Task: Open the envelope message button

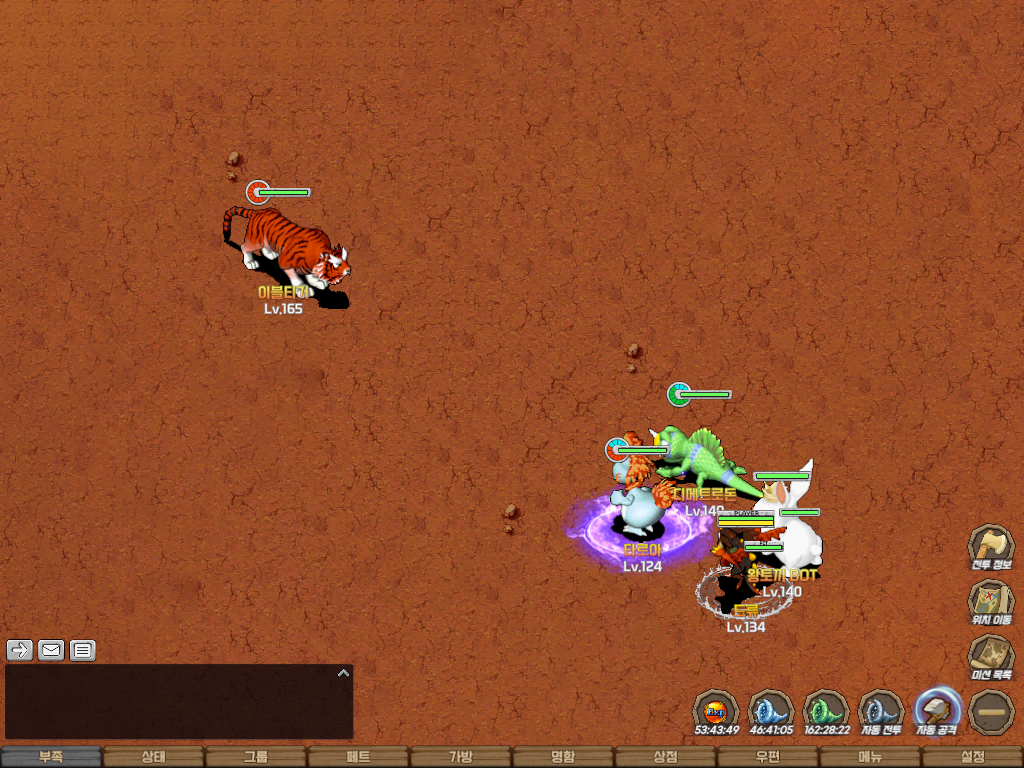Action: pos(51,650)
